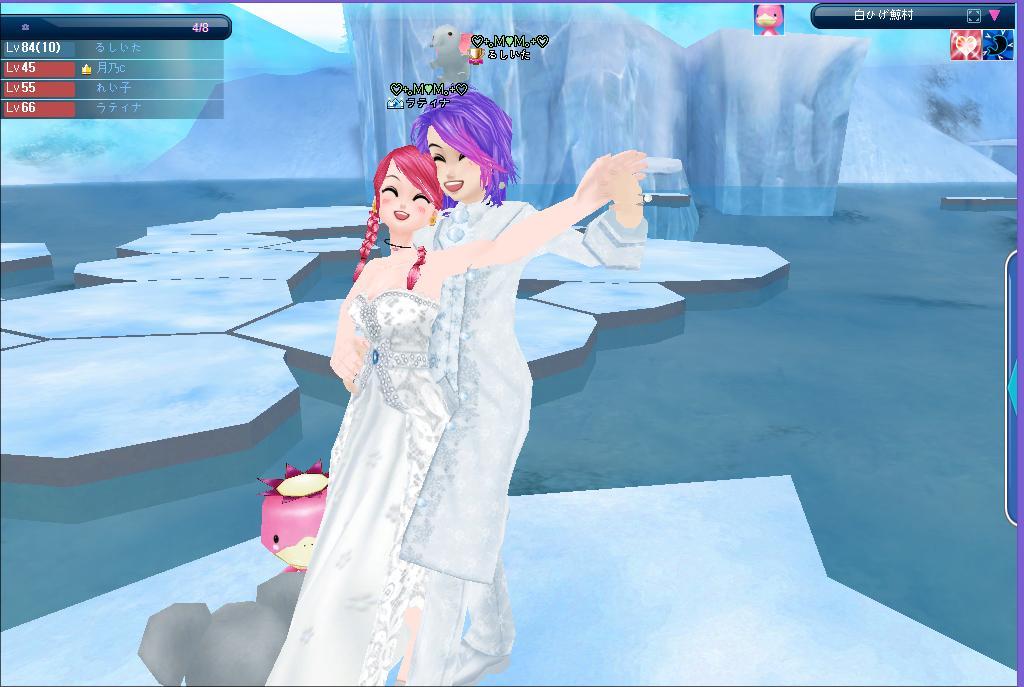Click the 白ひげ鯨村 map name bar
Viewport: 1024px width, 687px height.
[885, 16]
